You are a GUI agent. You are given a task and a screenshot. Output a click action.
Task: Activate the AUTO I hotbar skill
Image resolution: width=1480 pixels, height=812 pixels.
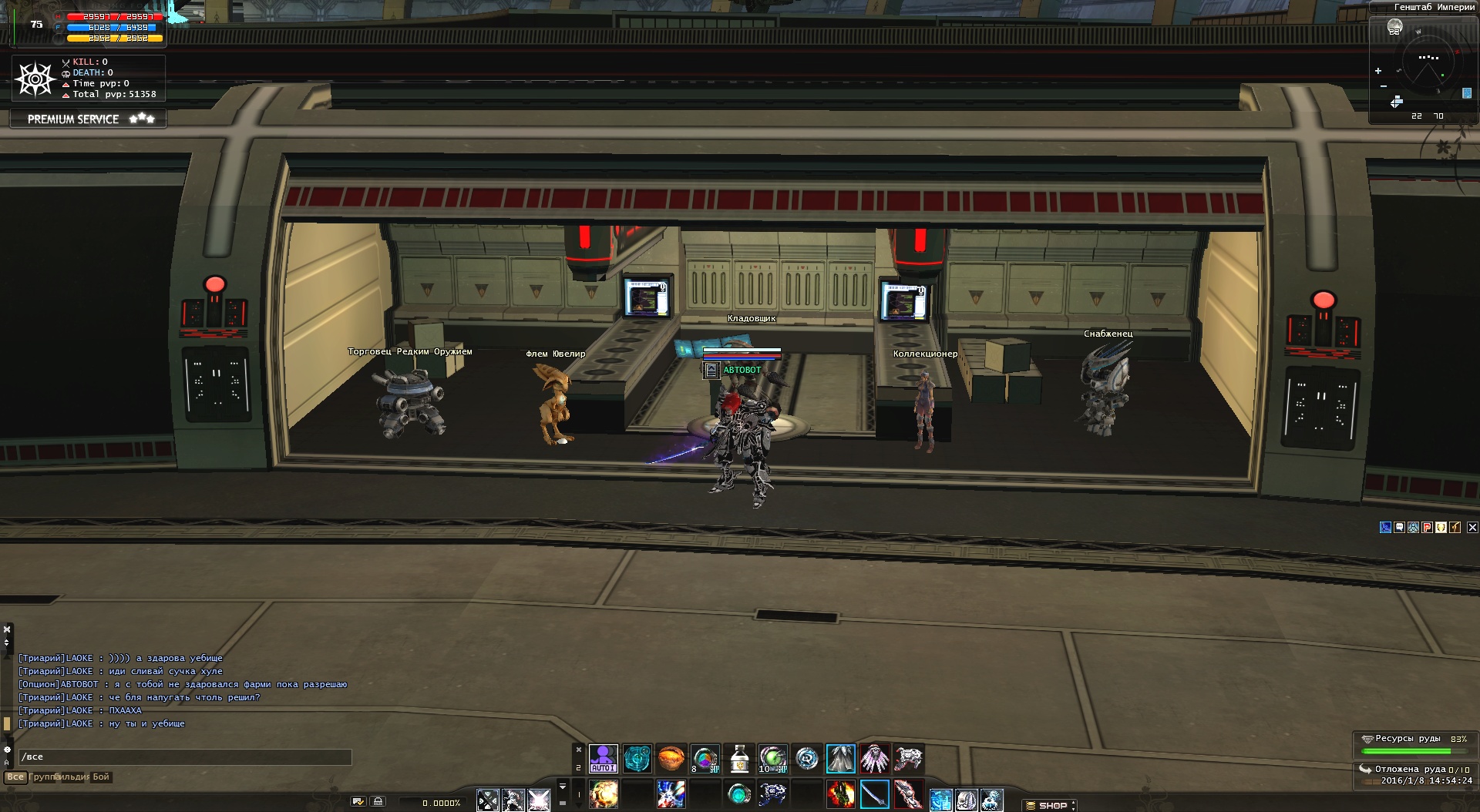603,759
